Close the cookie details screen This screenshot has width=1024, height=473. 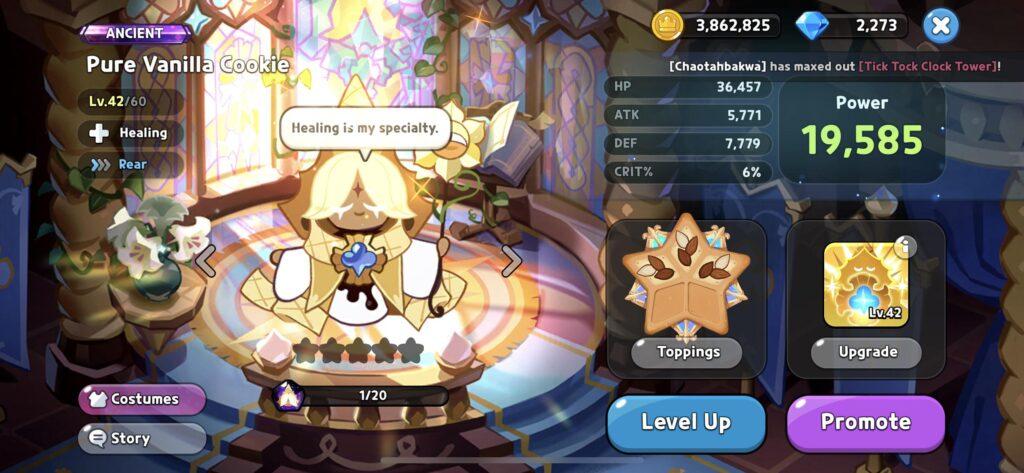click(940, 25)
